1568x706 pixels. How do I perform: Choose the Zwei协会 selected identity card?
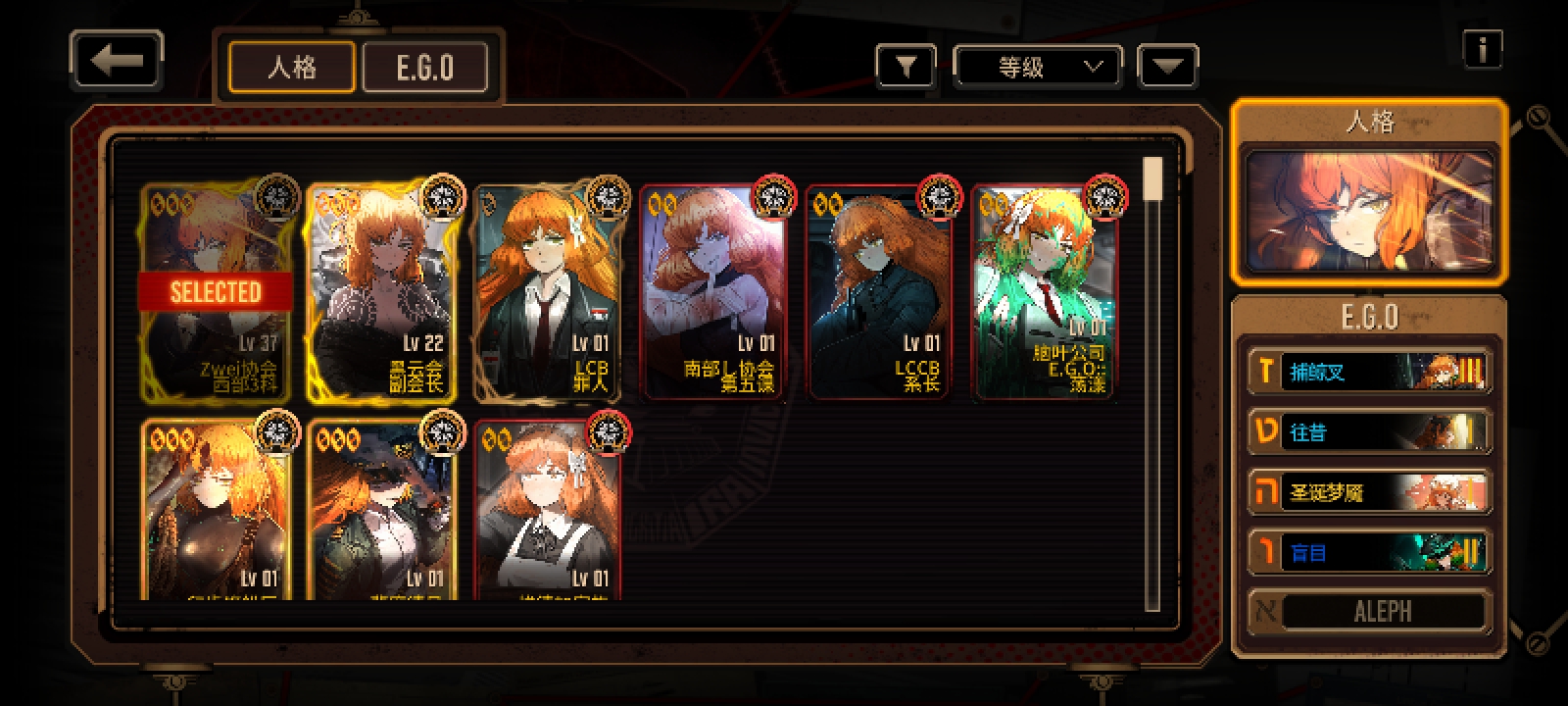pyautogui.click(x=217, y=292)
